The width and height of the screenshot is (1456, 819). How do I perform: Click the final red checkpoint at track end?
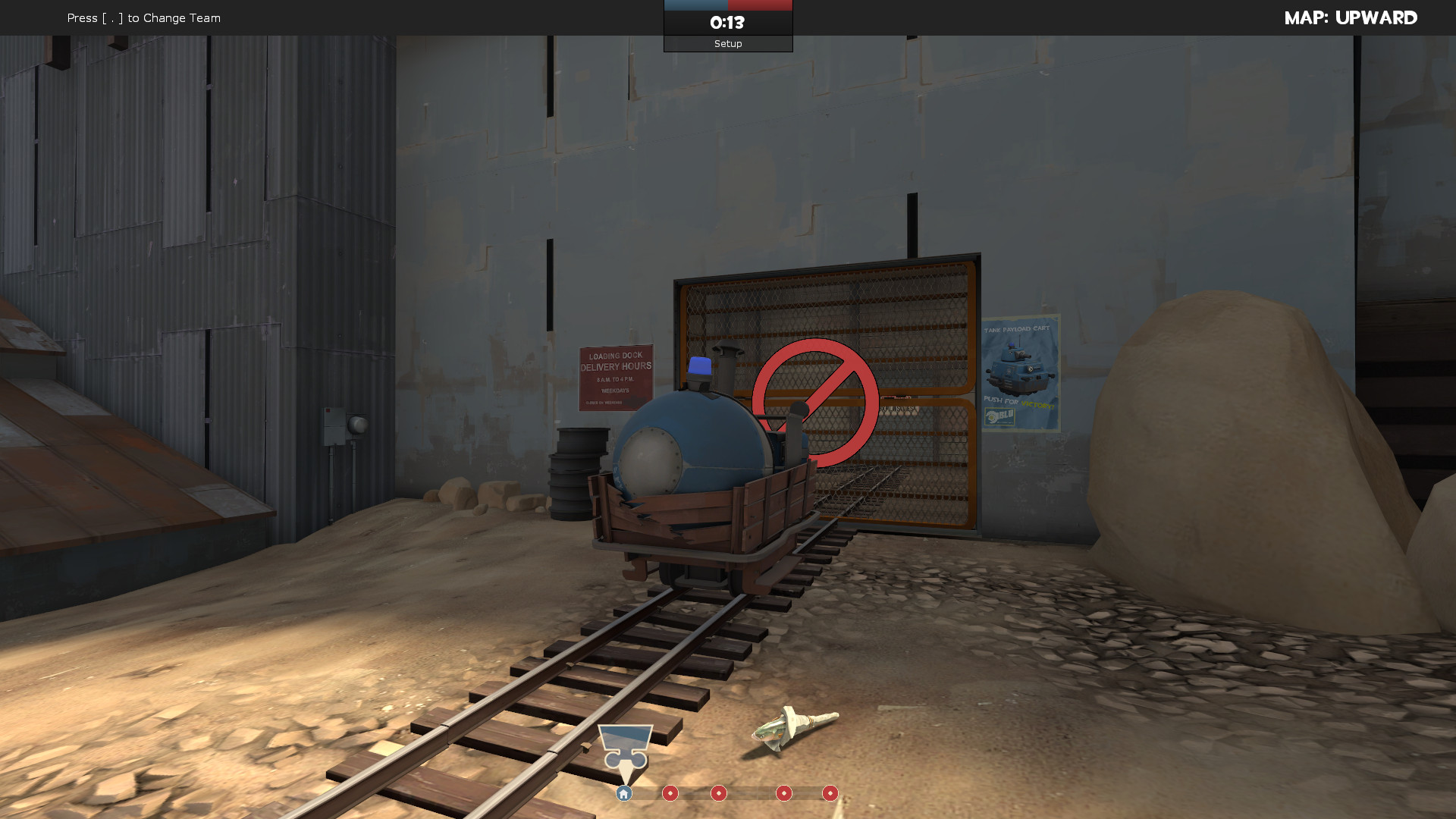(830, 794)
